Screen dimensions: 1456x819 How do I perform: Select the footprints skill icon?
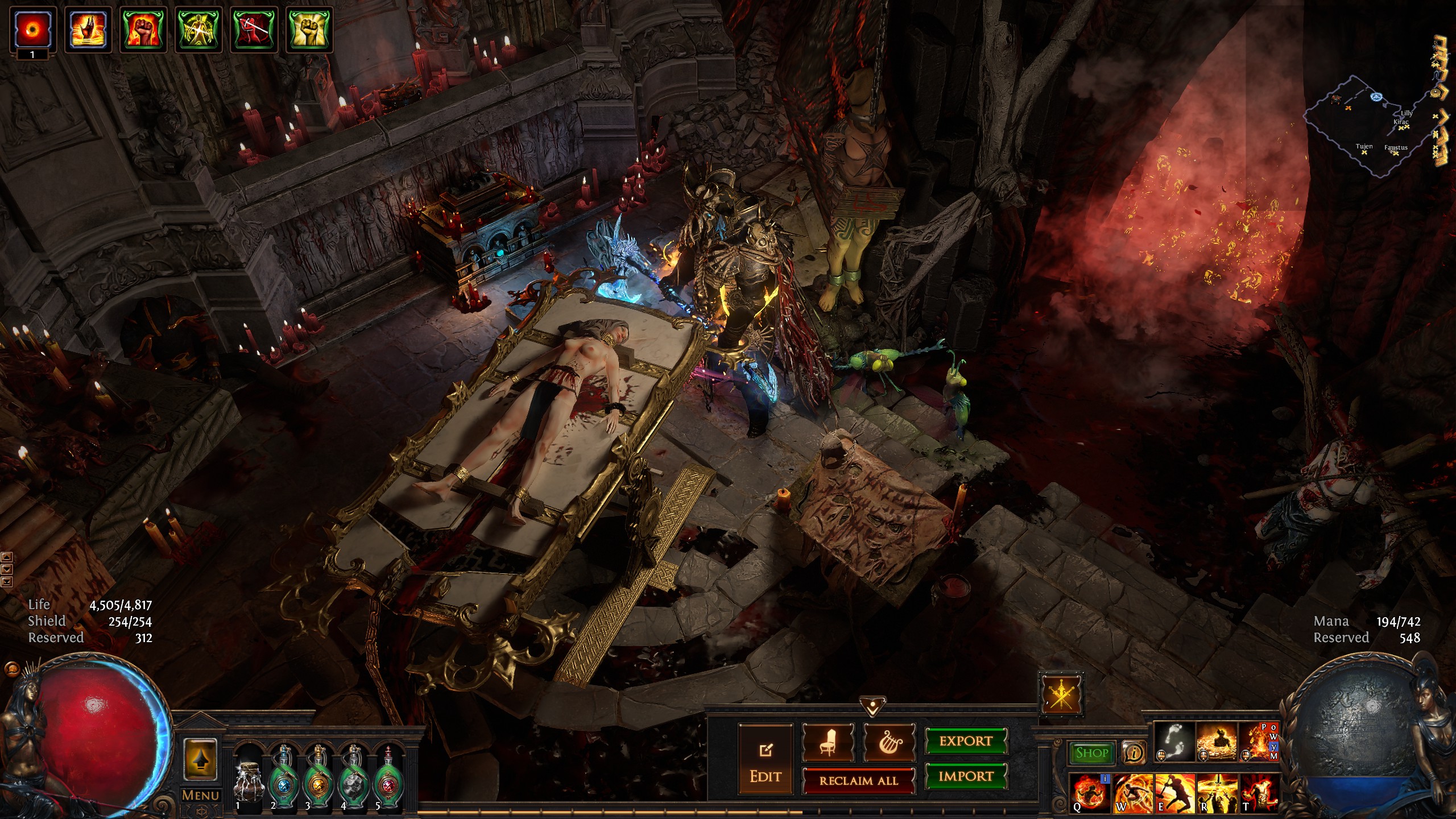click(x=1174, y=742)
